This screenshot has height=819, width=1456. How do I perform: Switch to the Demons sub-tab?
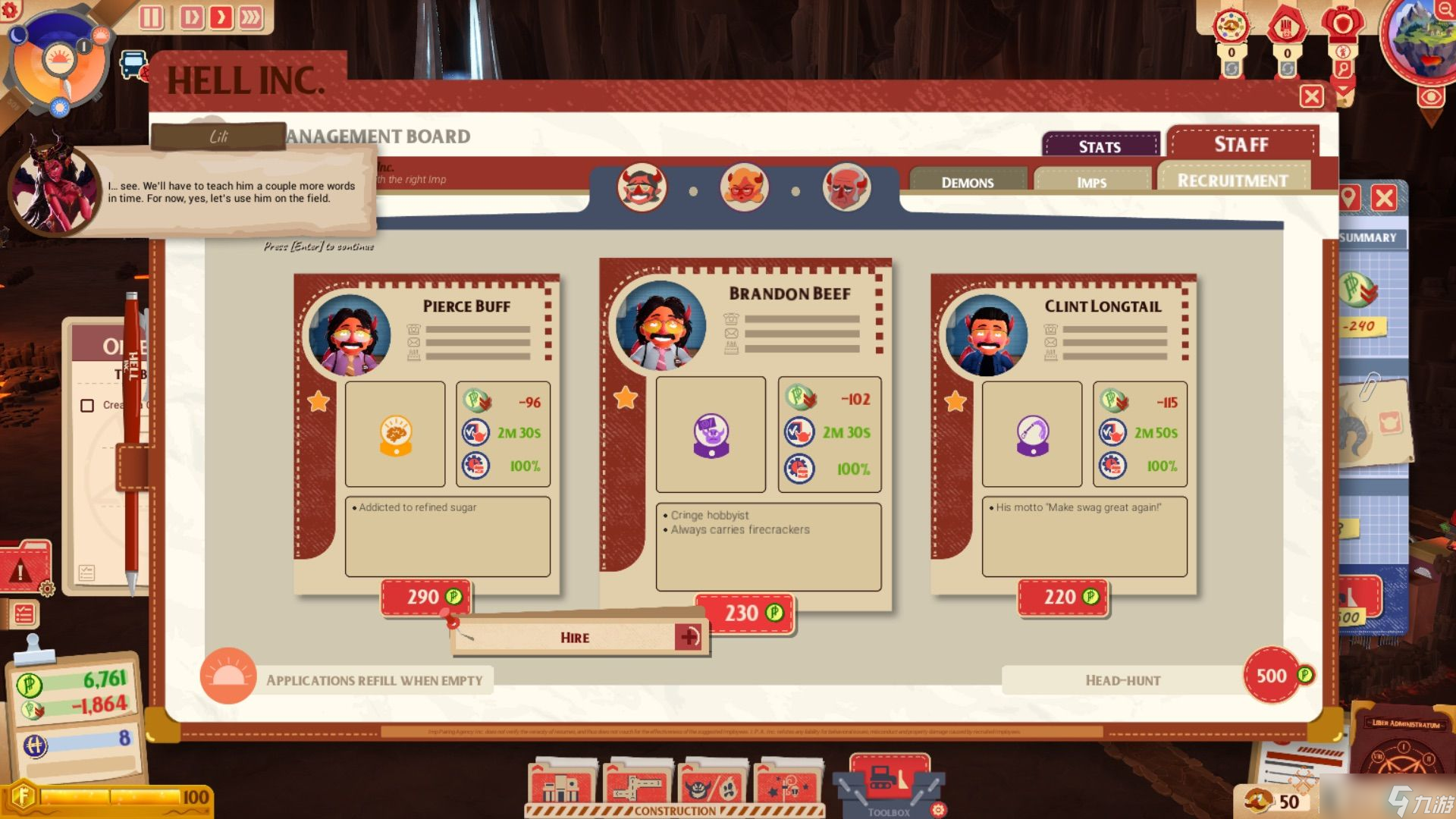coord(968,182)
